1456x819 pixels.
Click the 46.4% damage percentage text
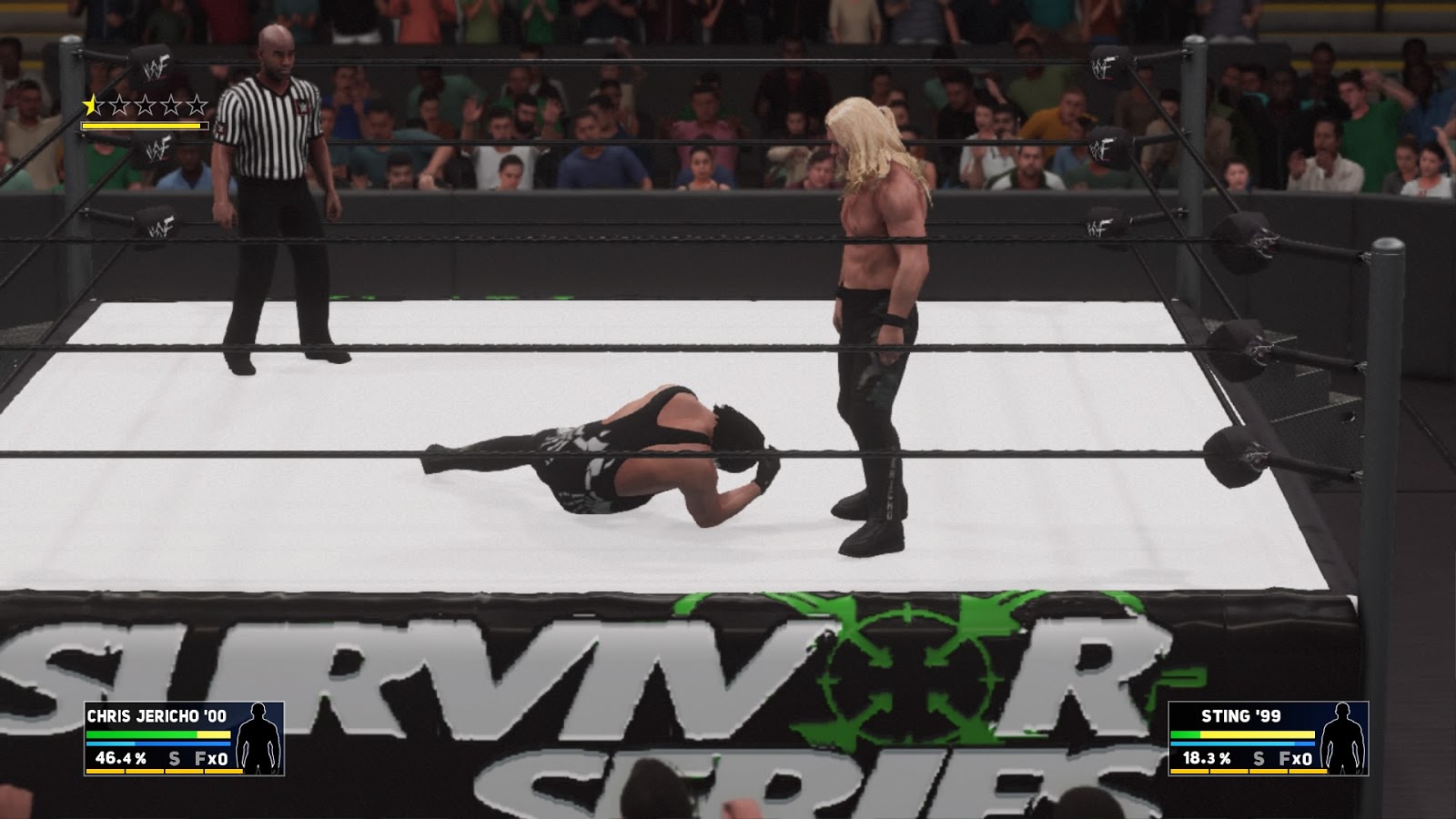point(120,759)
